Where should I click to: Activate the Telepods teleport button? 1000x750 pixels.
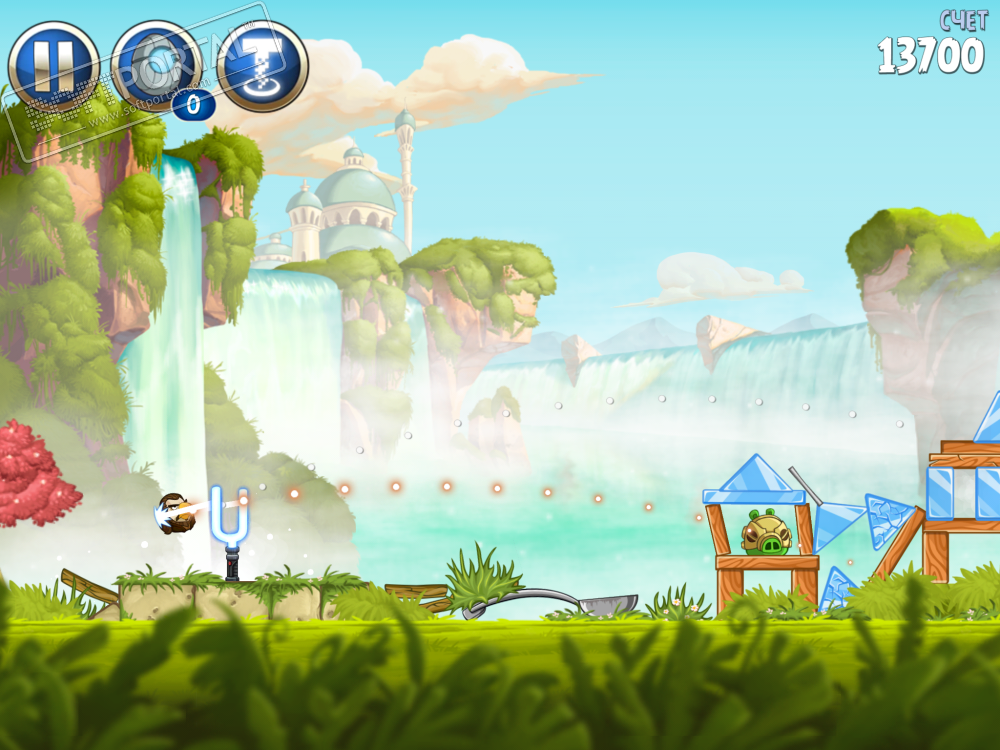click(262, 67)
